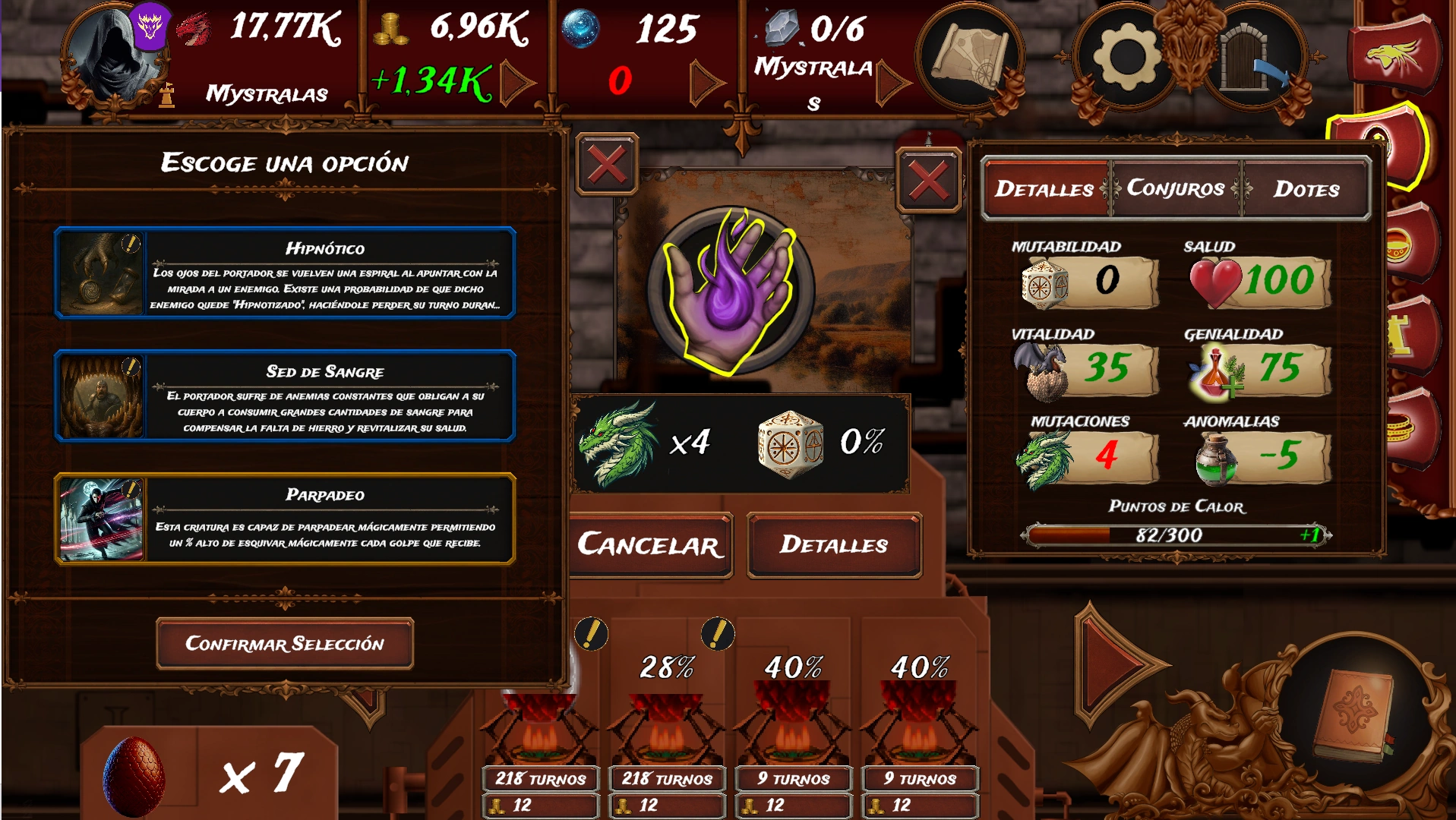Viewport: 1456px width, 820px height.
Task: Switch to the Conjuros tab
Action: click(1175, 188)
